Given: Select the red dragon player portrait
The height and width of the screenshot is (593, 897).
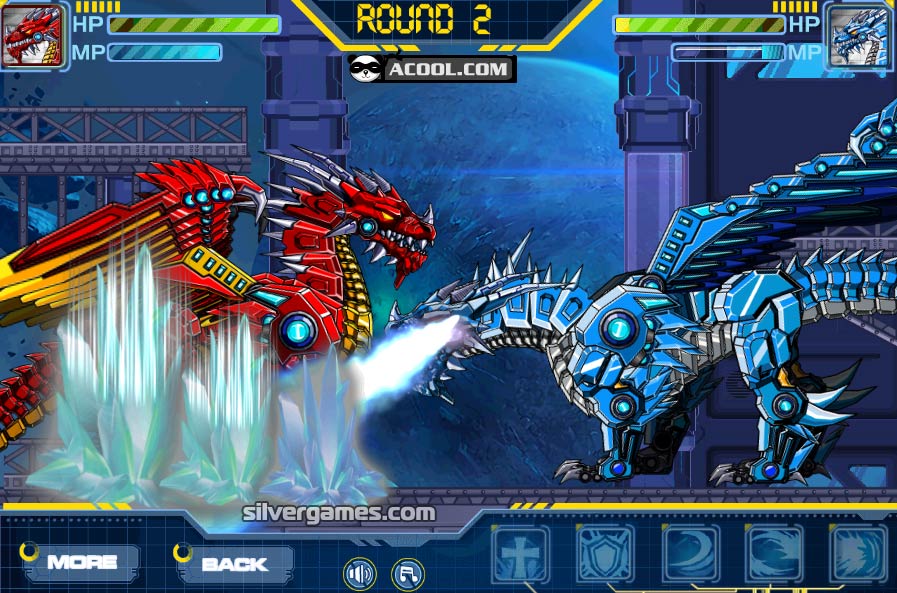Looking at the screenshot, I should [x=33, y=36].
